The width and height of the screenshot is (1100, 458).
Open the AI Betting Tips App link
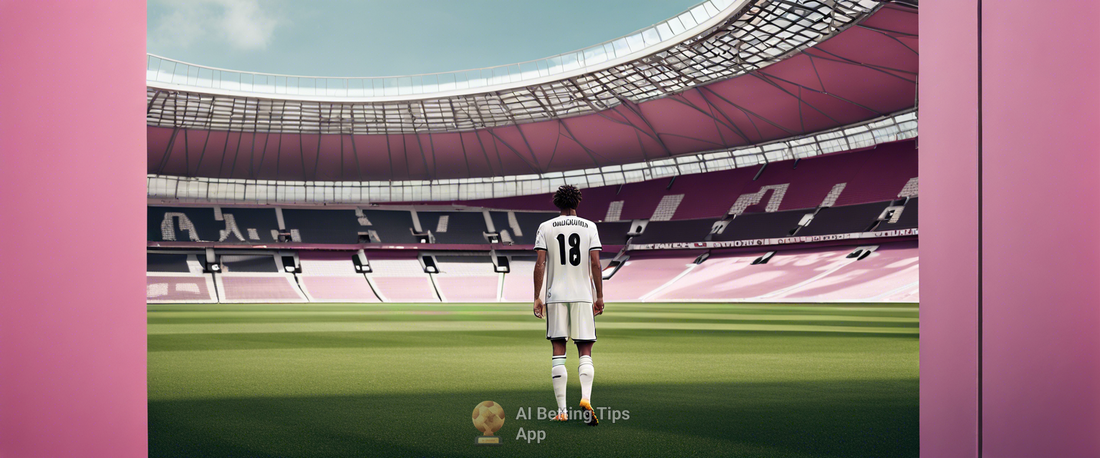click(571, 423)
